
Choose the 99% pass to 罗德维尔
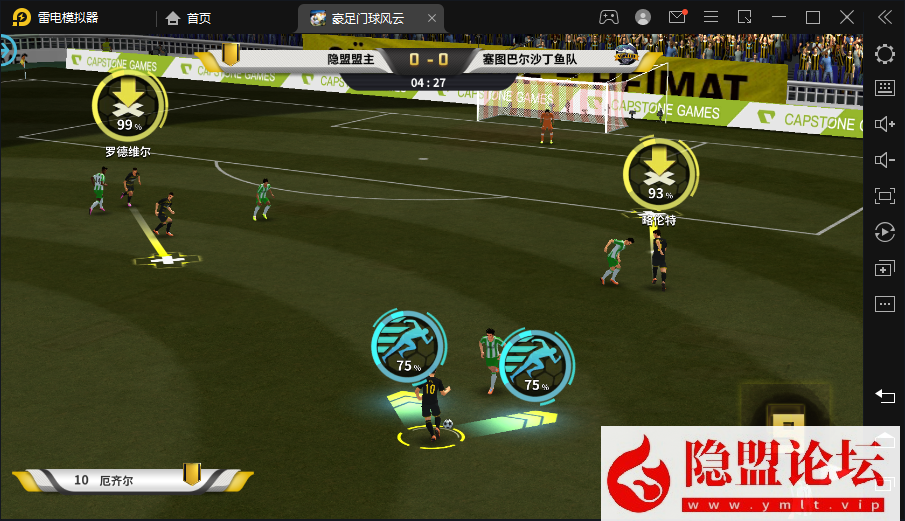pyautogui.click(x=126, y=108)
